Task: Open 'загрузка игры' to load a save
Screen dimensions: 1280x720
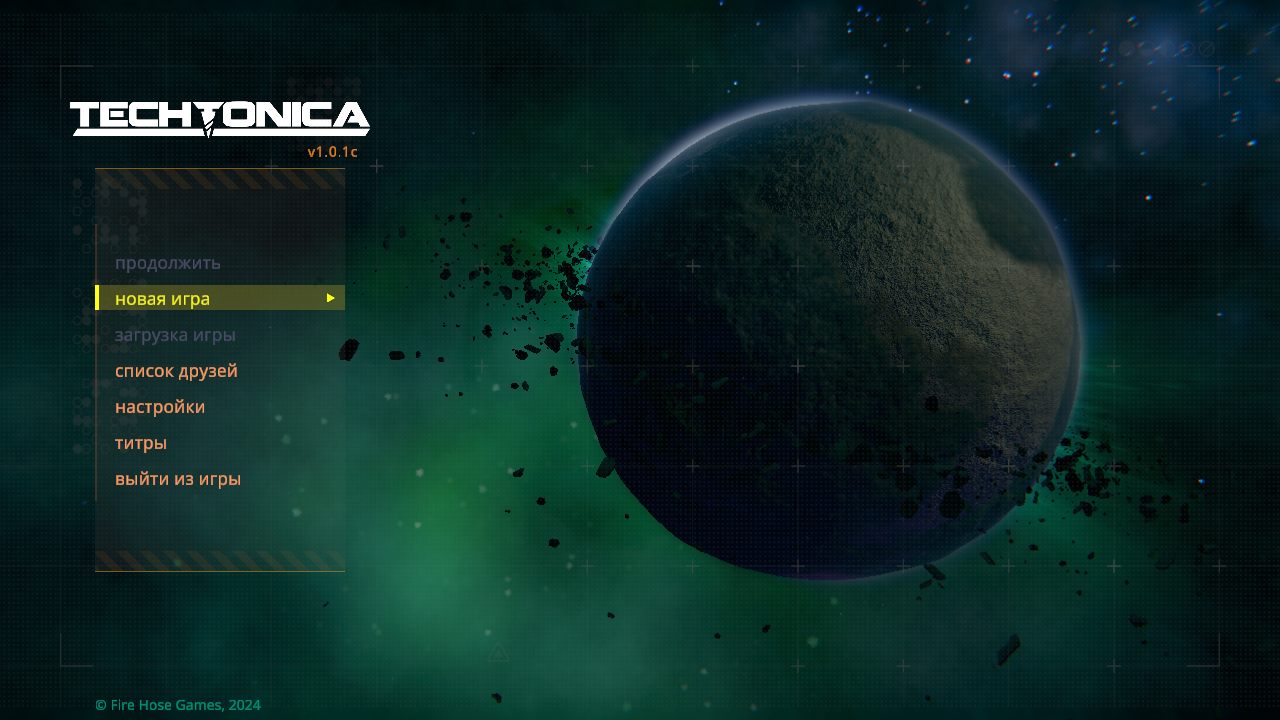Action: 176,334
